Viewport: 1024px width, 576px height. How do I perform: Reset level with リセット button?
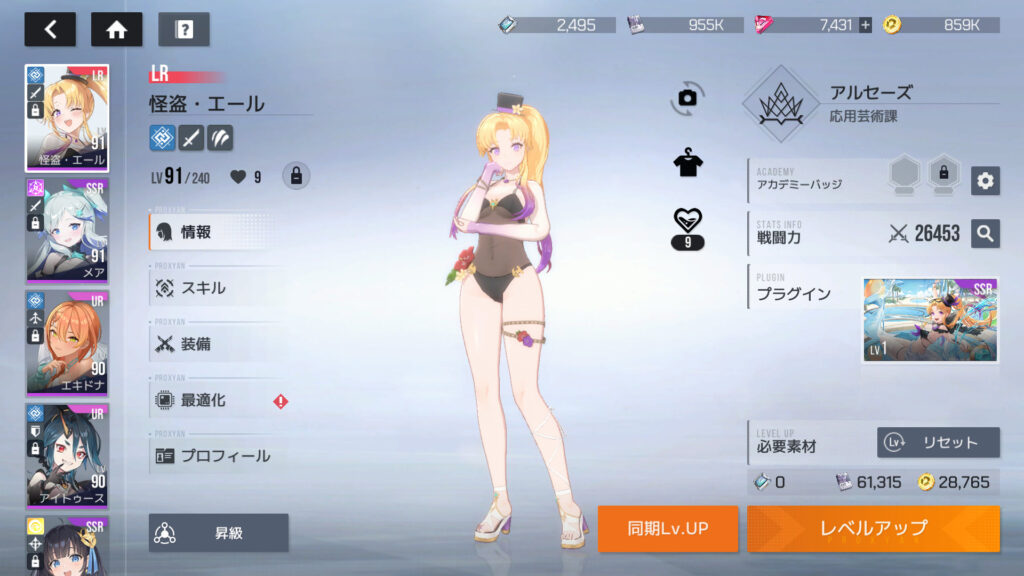pos(938,442)
